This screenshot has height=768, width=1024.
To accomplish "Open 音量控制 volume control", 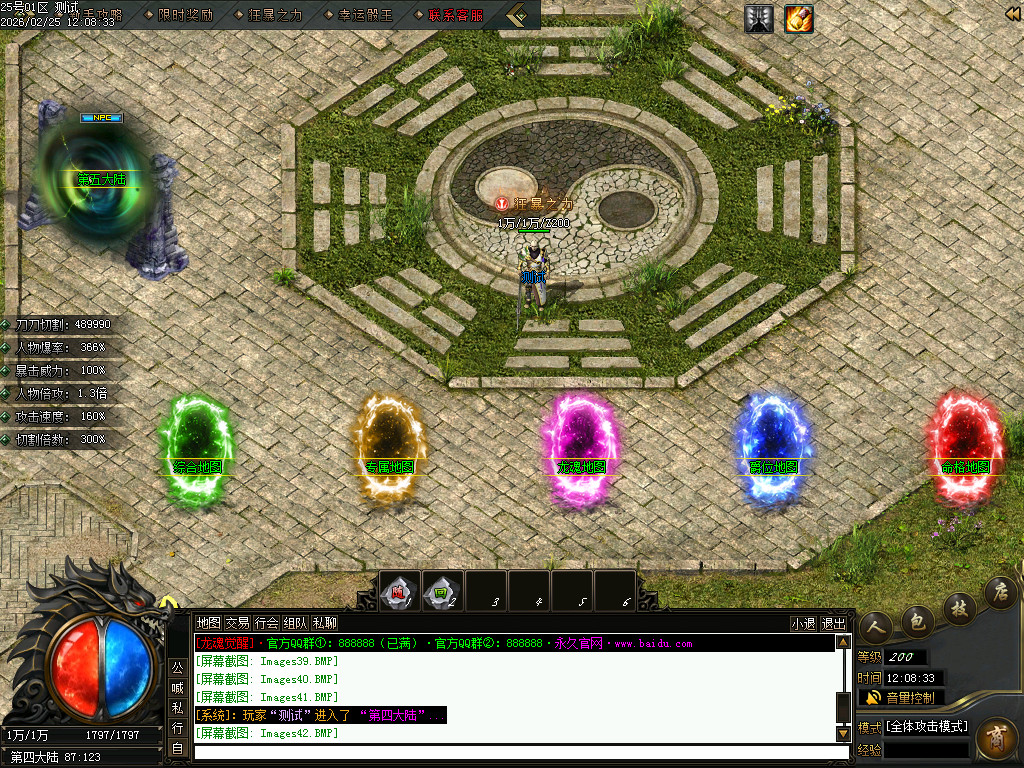I will pos(901,697).
